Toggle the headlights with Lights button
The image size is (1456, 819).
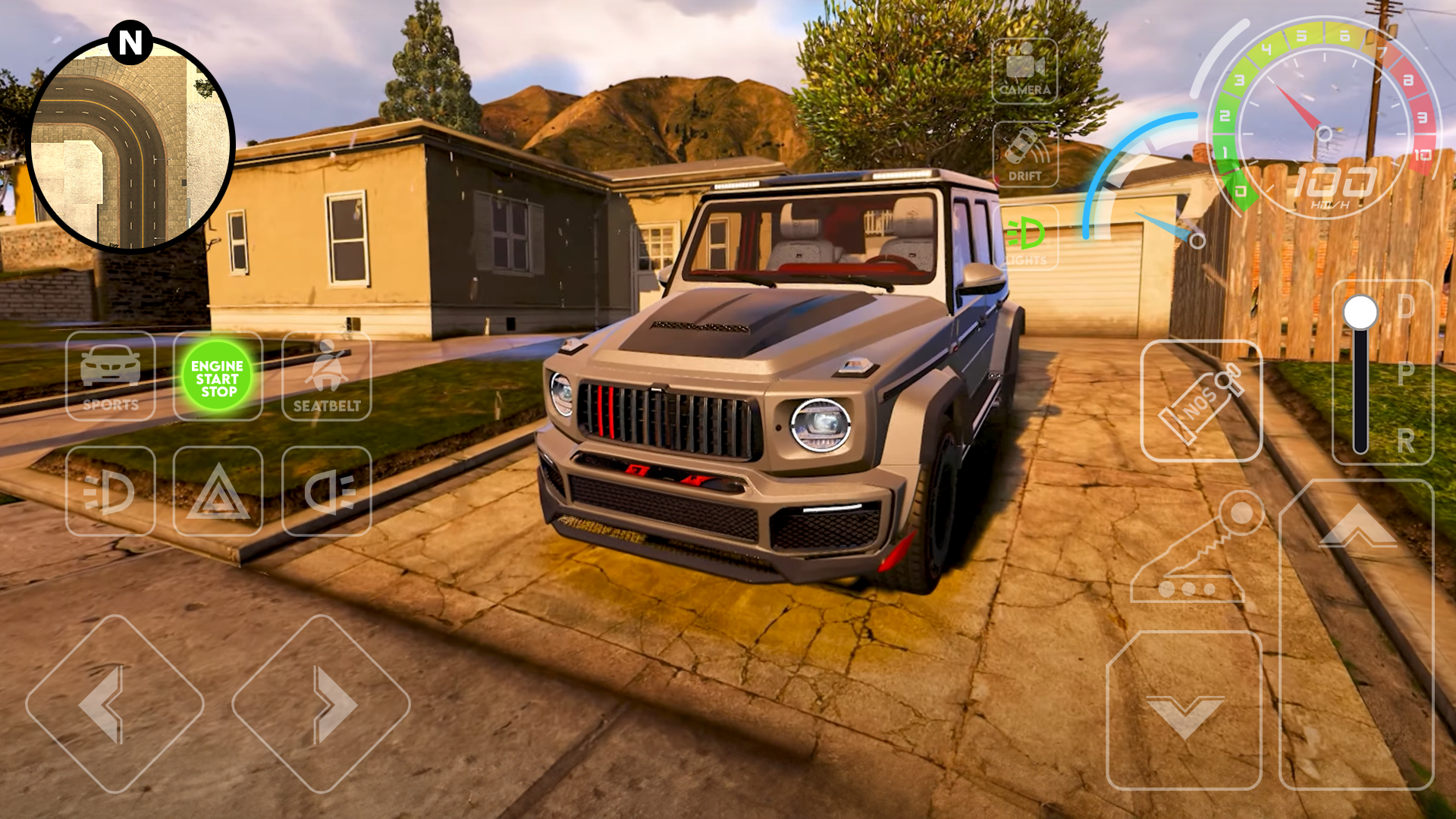pos(1025,238)
